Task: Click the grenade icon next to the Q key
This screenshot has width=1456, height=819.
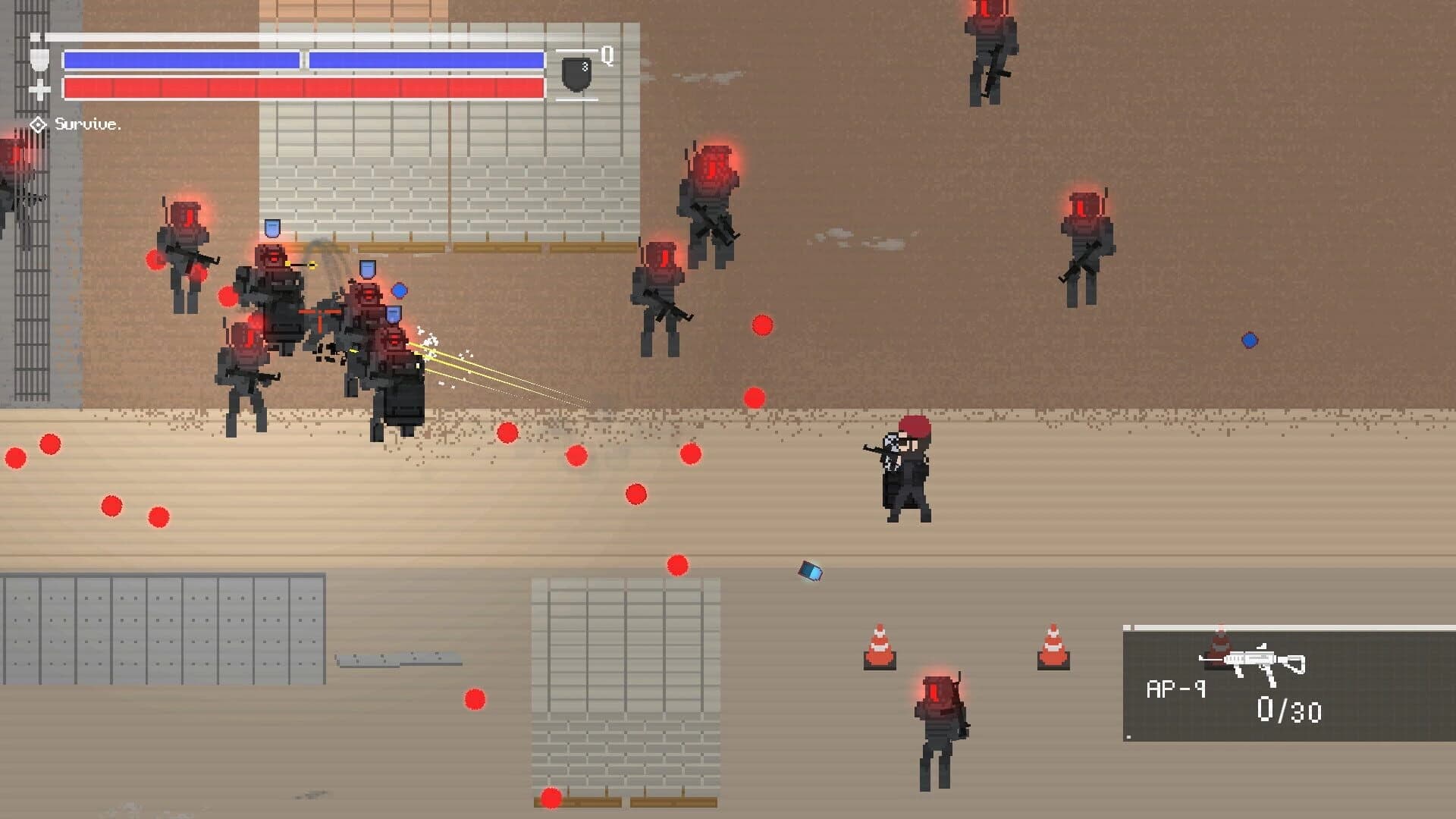Action: coord(575,74)
